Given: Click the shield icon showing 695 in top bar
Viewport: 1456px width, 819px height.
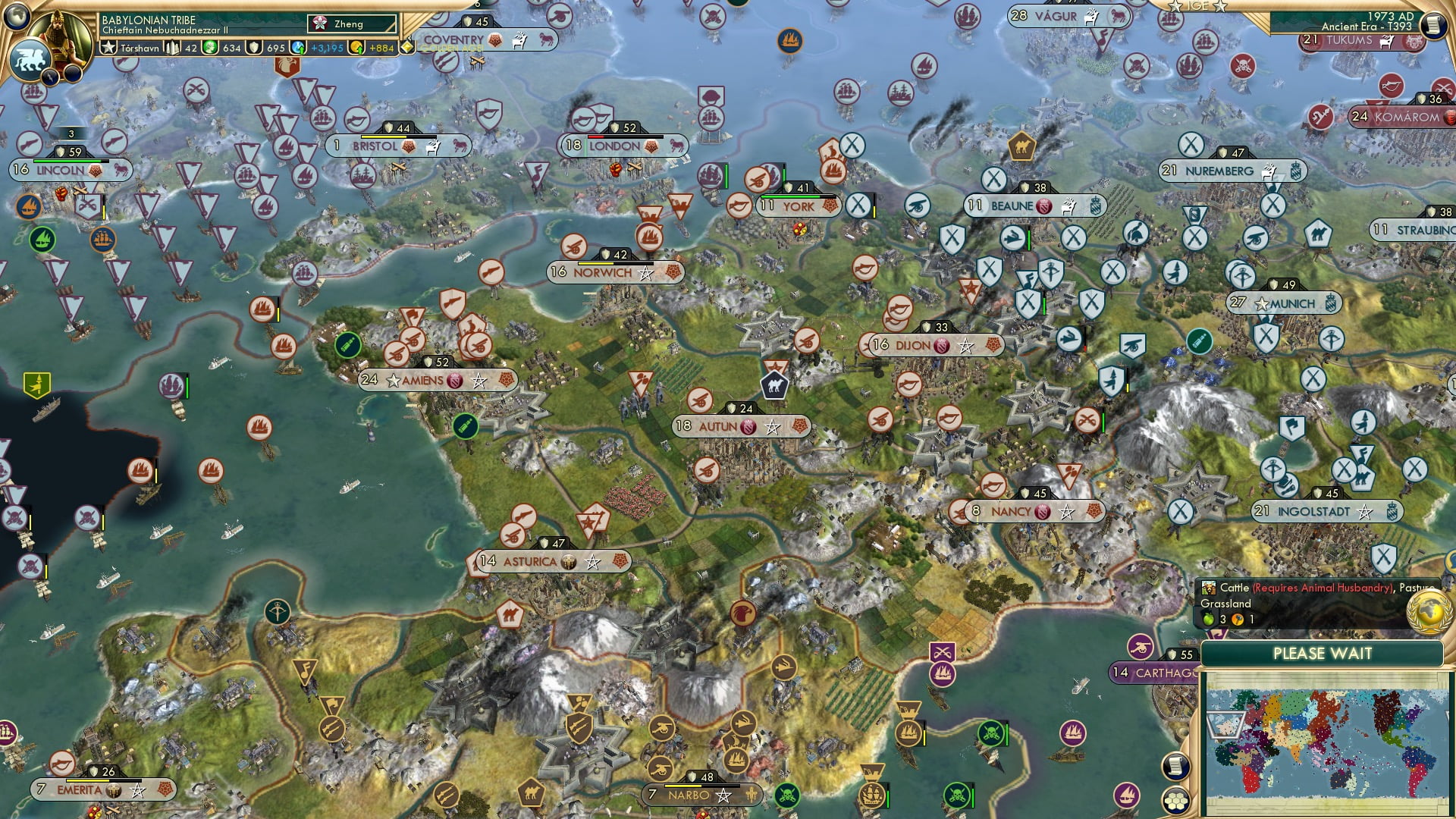Looking at the screenshot, I should coord(254,47).
